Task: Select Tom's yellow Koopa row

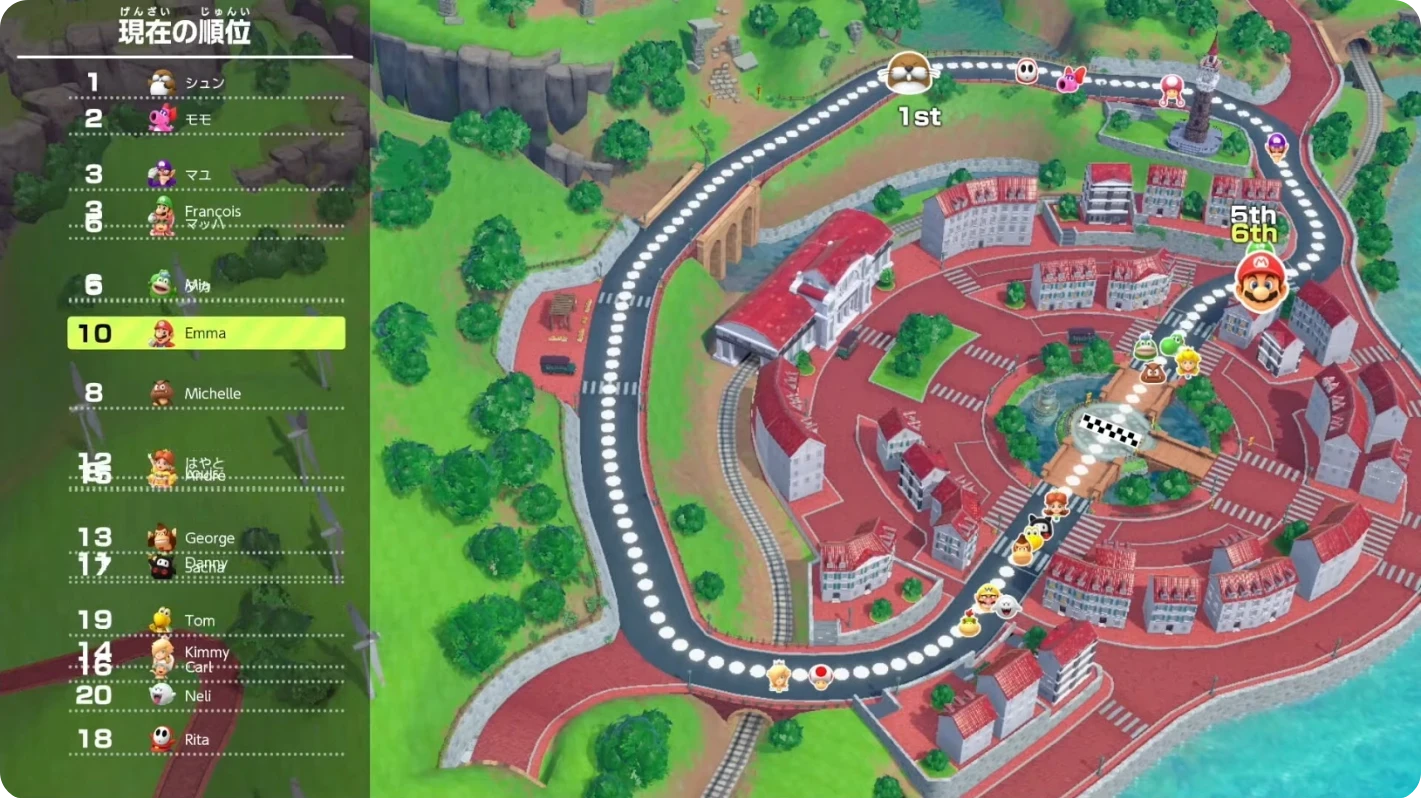Action: tap(206, 620)
